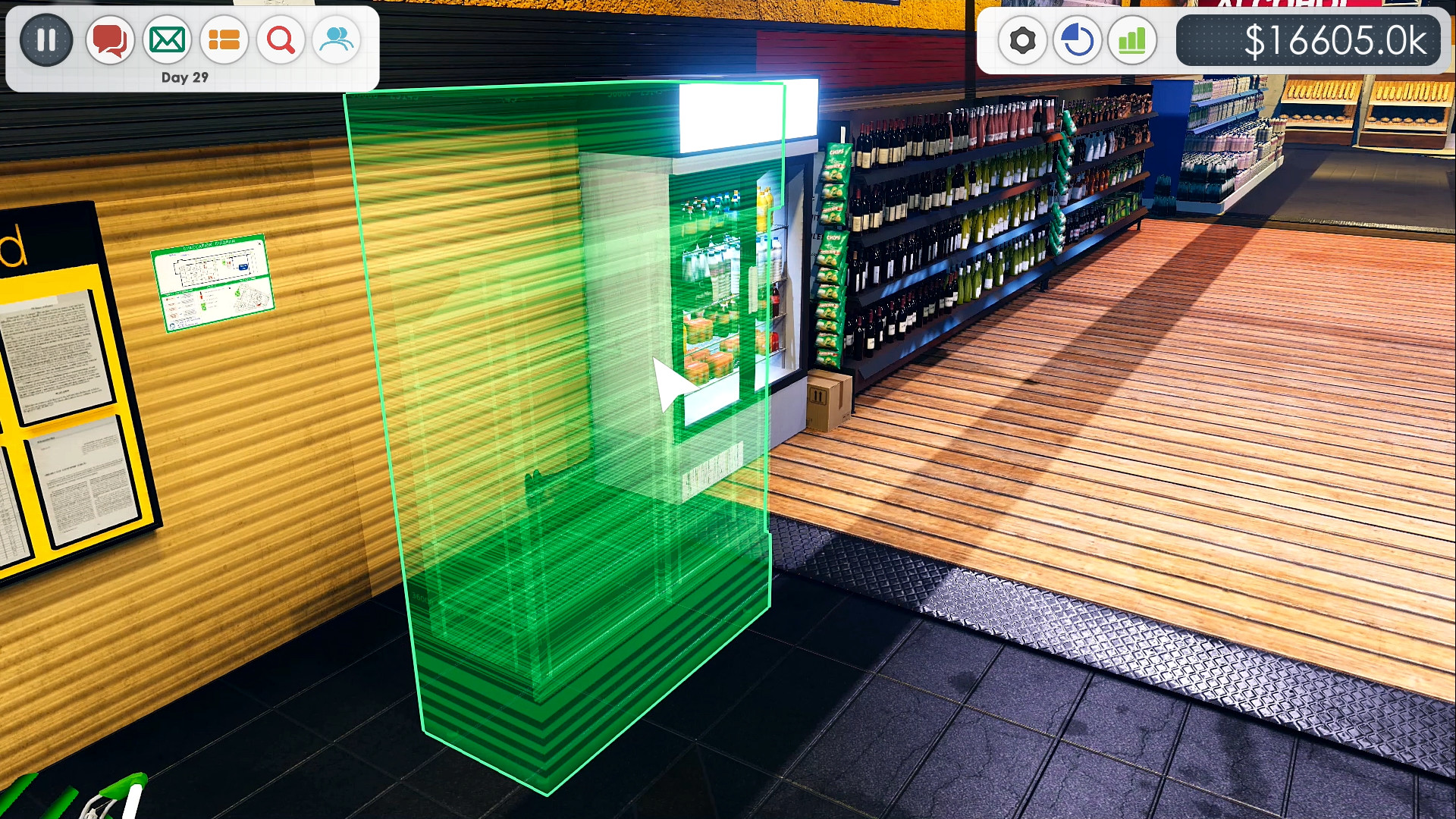This screenshot has width=1456, height=819.
Task: Pause the game
Action: point(46,39)
